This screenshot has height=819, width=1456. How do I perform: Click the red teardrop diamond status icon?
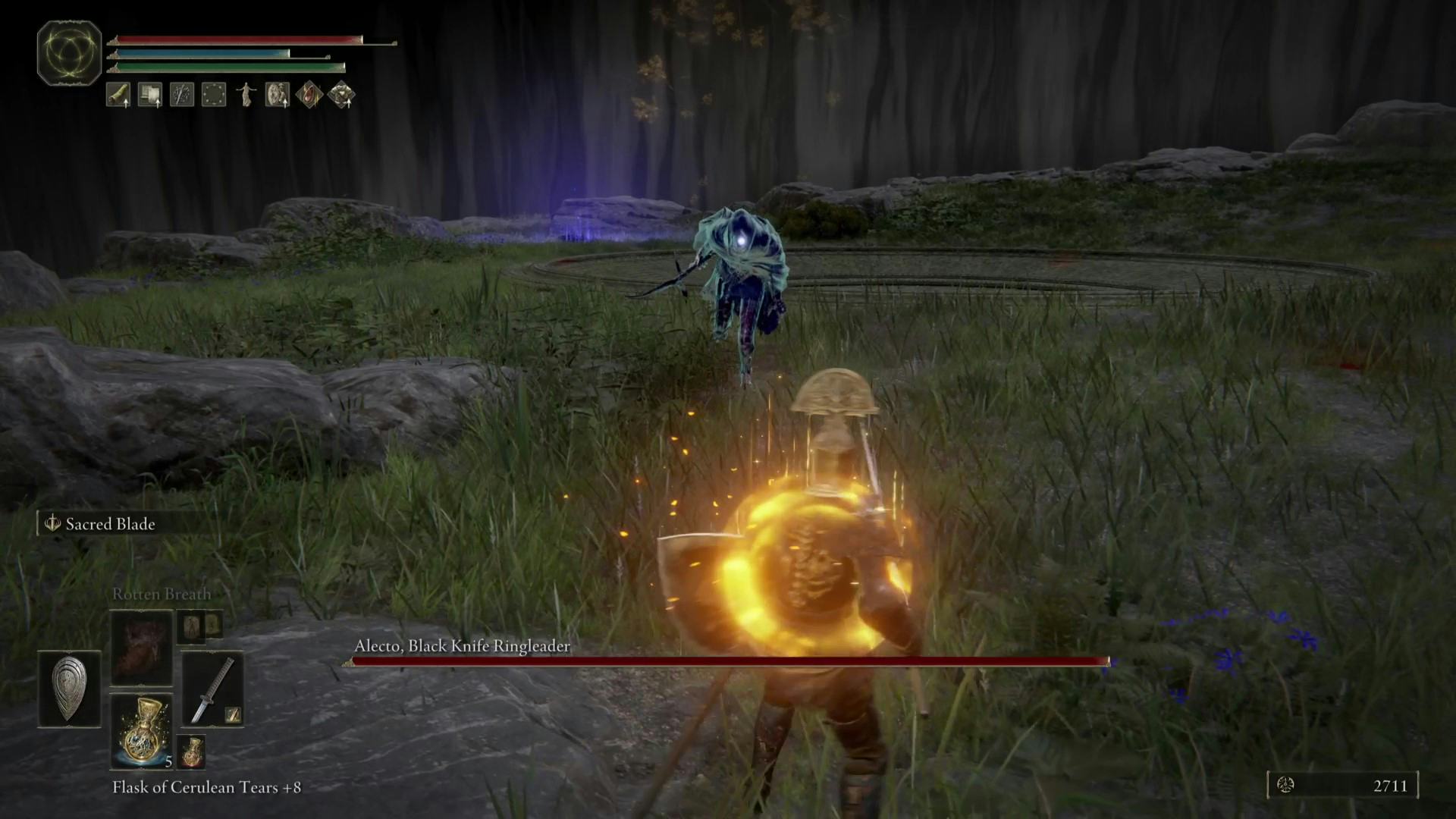(309, 95)
